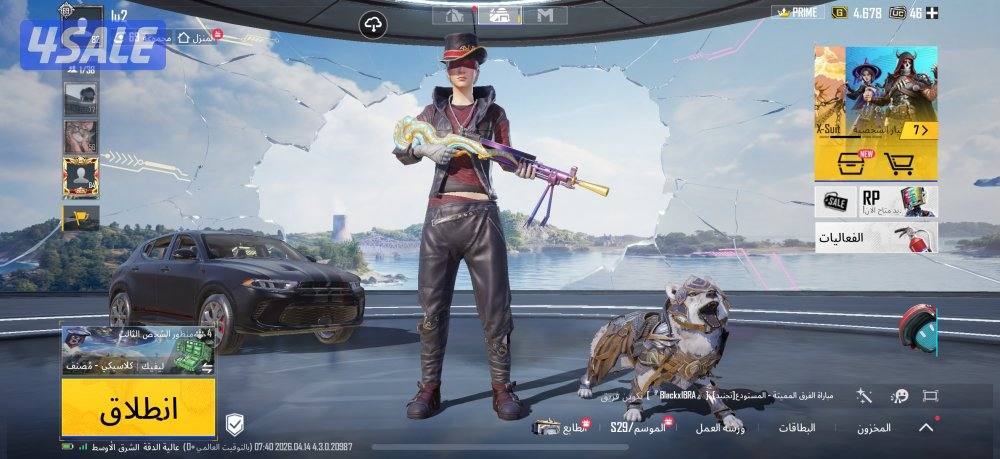Tap the yellow انطلاق start button
The height and width of the screenshot is (459, 1000).
tap(138, 407)
